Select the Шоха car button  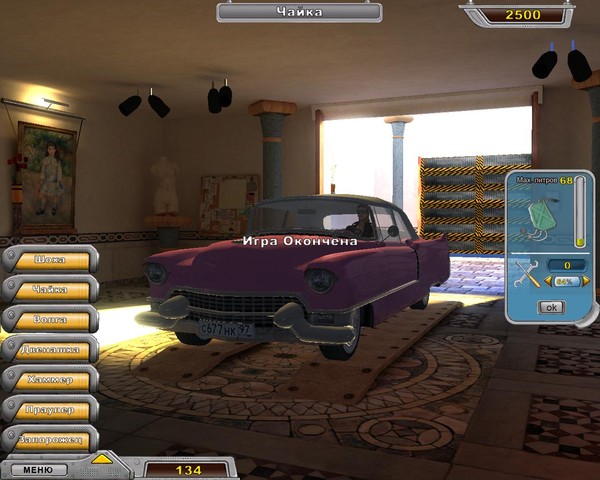[50, 259]
